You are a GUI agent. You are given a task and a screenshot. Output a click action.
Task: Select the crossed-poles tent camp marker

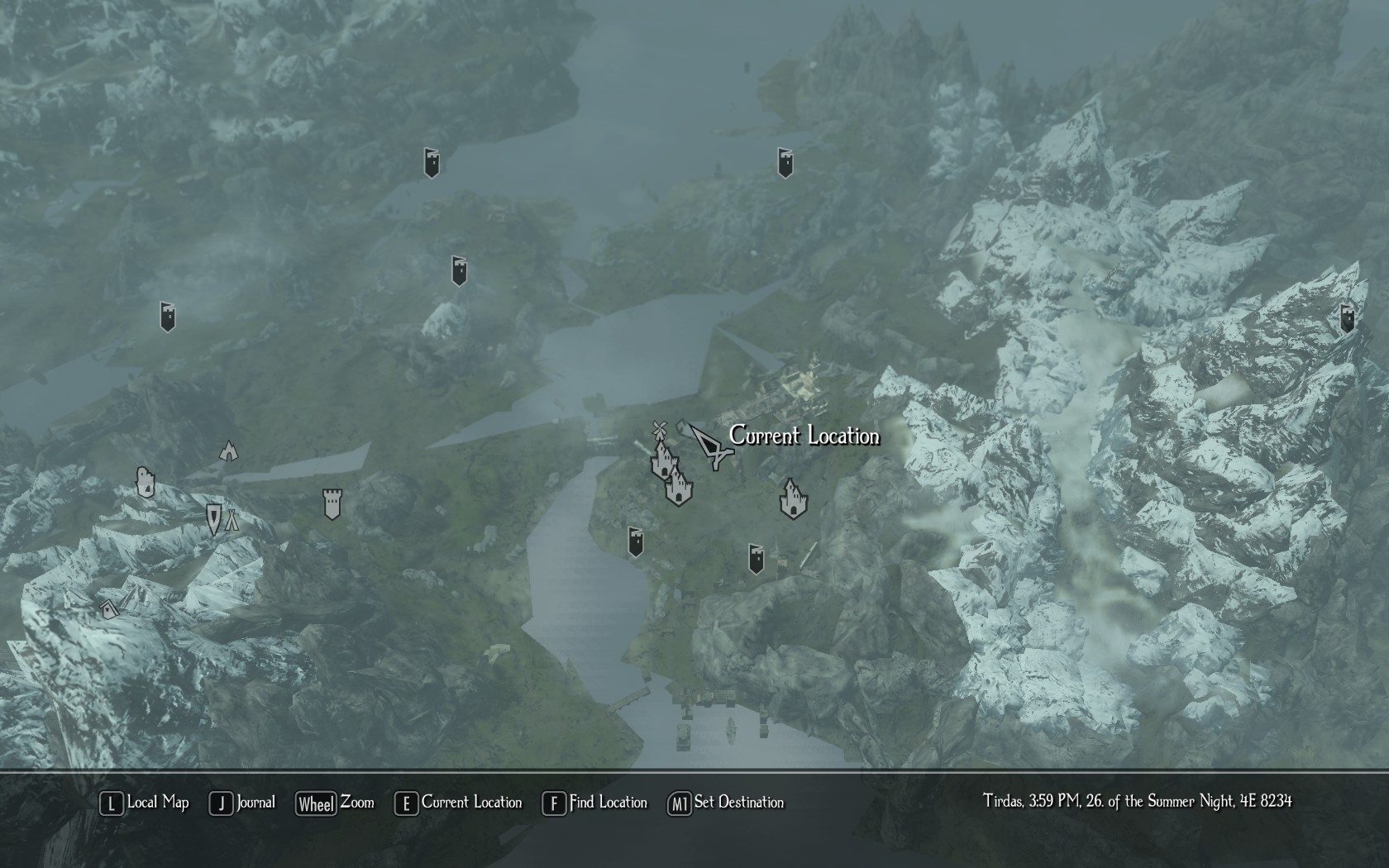232,520
